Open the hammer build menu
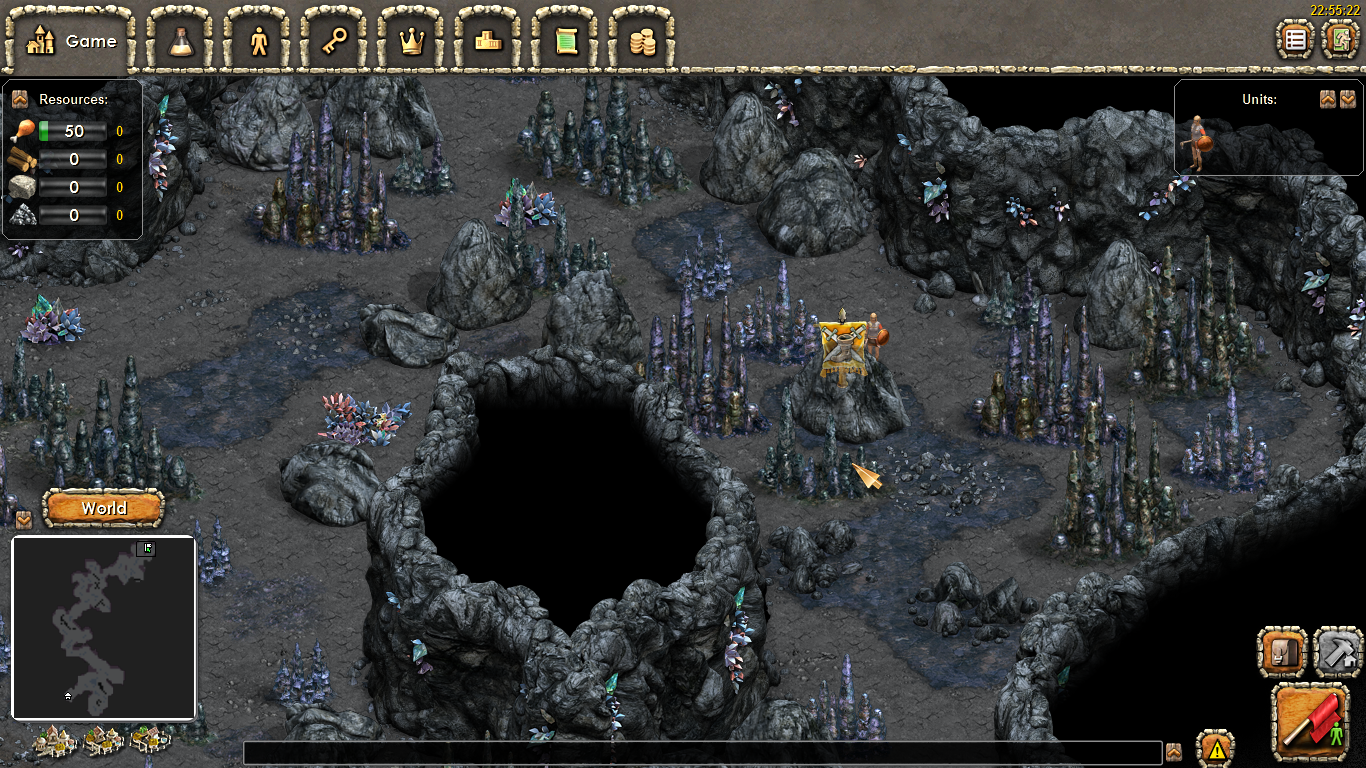Screen dimensions: 1366x768 pyautogui.click(x=1337, y=652)
